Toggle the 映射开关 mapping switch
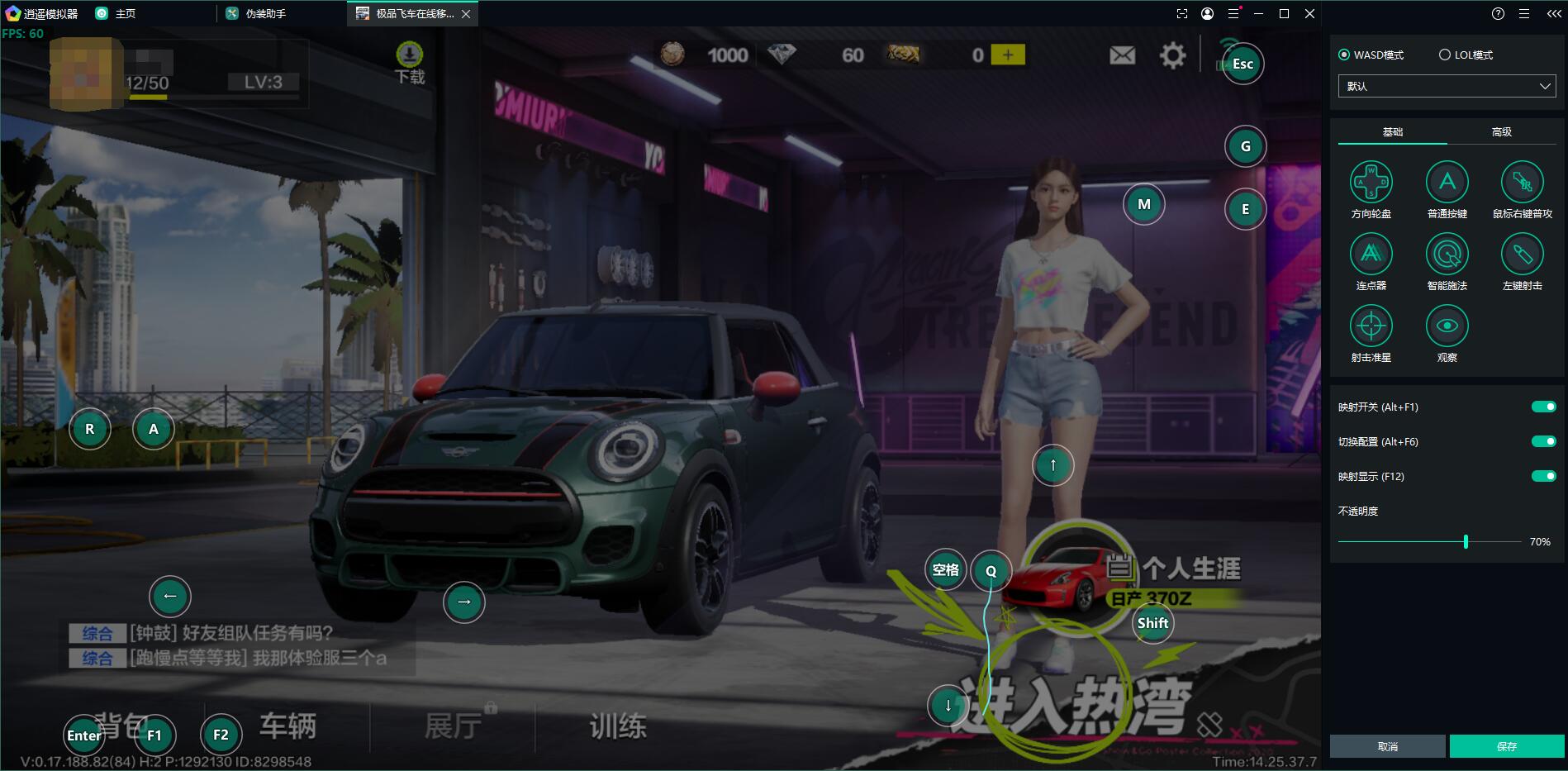The height and width of the screenshot is (771, 1568). (x=1543, y=407)
